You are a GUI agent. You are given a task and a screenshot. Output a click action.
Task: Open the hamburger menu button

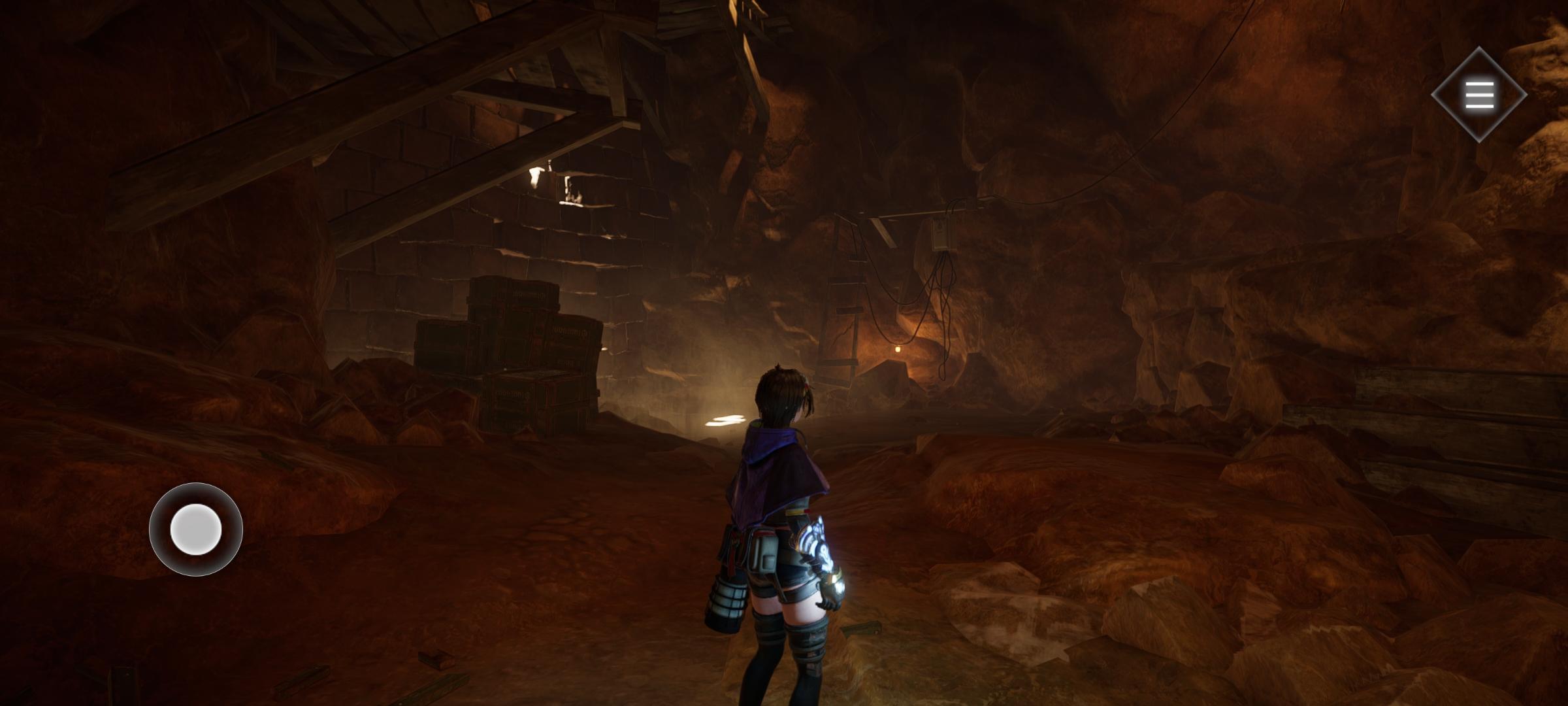click(1479, 95)
